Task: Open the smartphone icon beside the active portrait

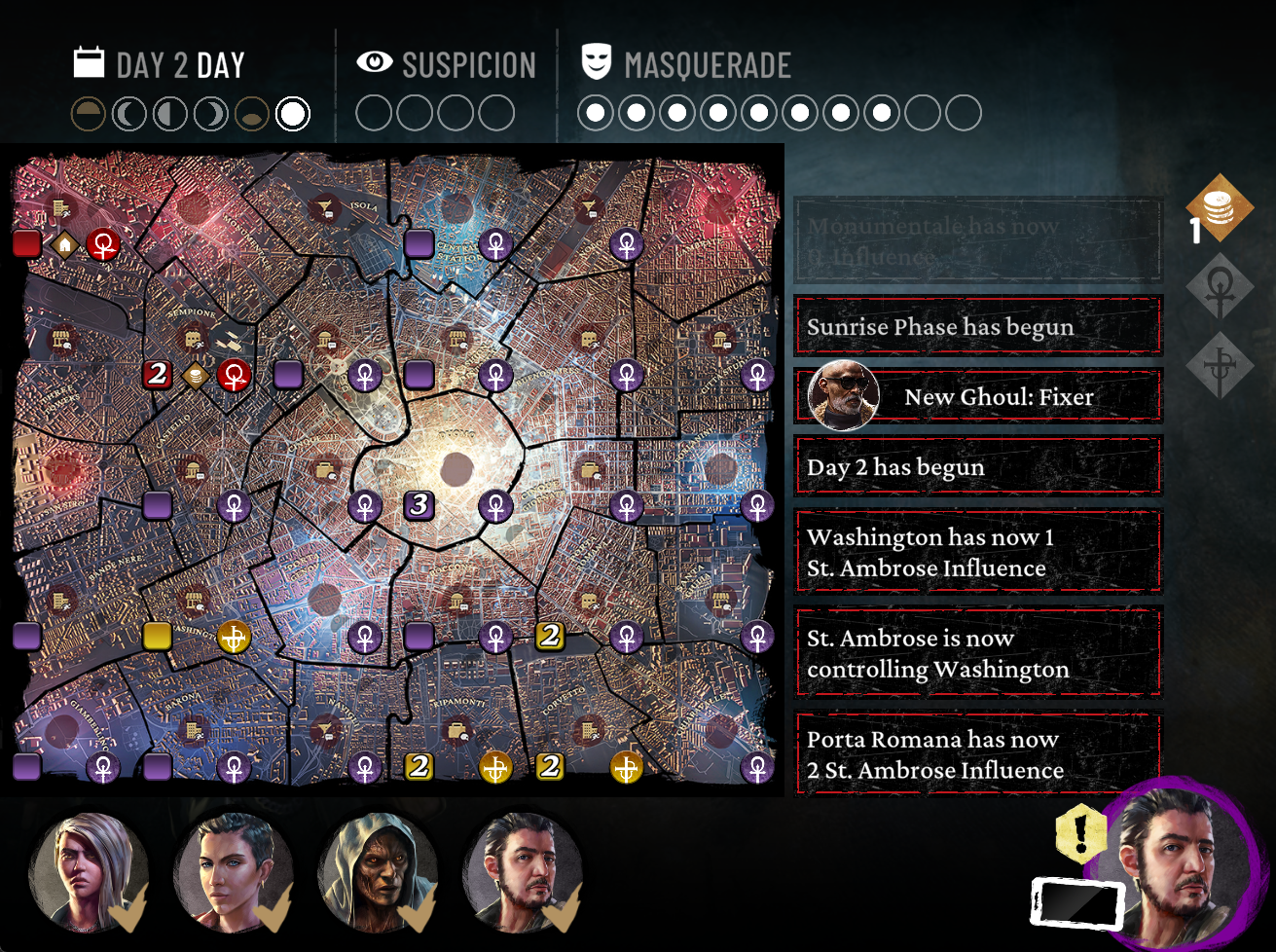Action: 1076,902
